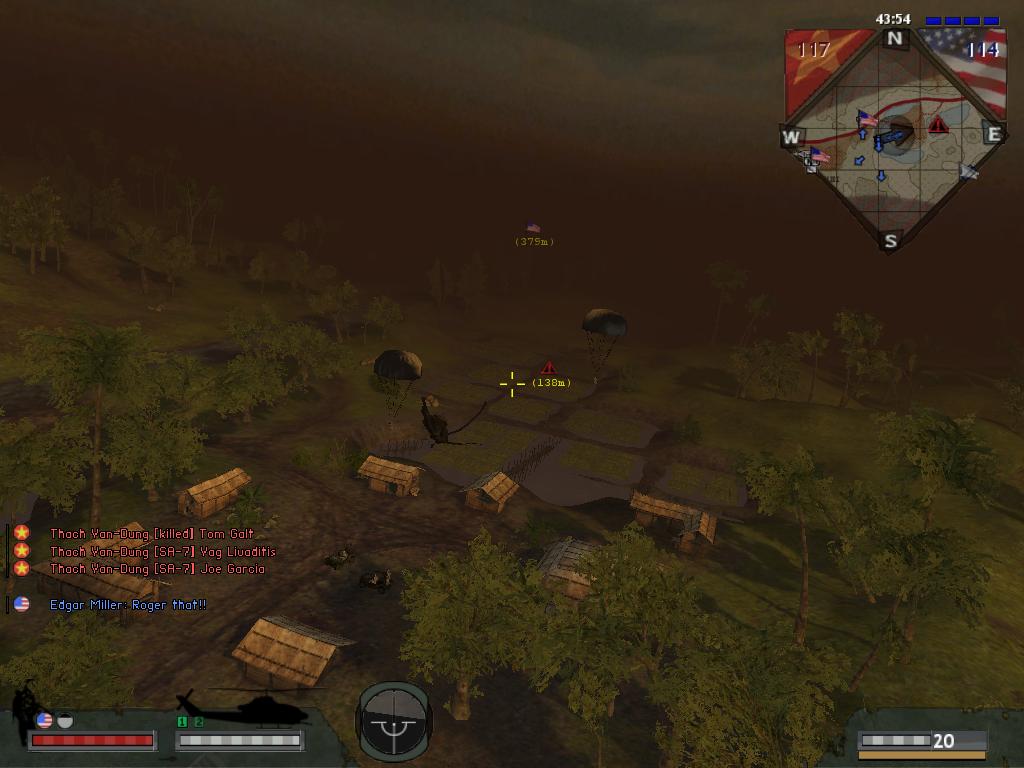This screenshot has height=768, width=1024.
Task: Click Edgar Miller's "Roger that!!" chat message
Action: 128,605
